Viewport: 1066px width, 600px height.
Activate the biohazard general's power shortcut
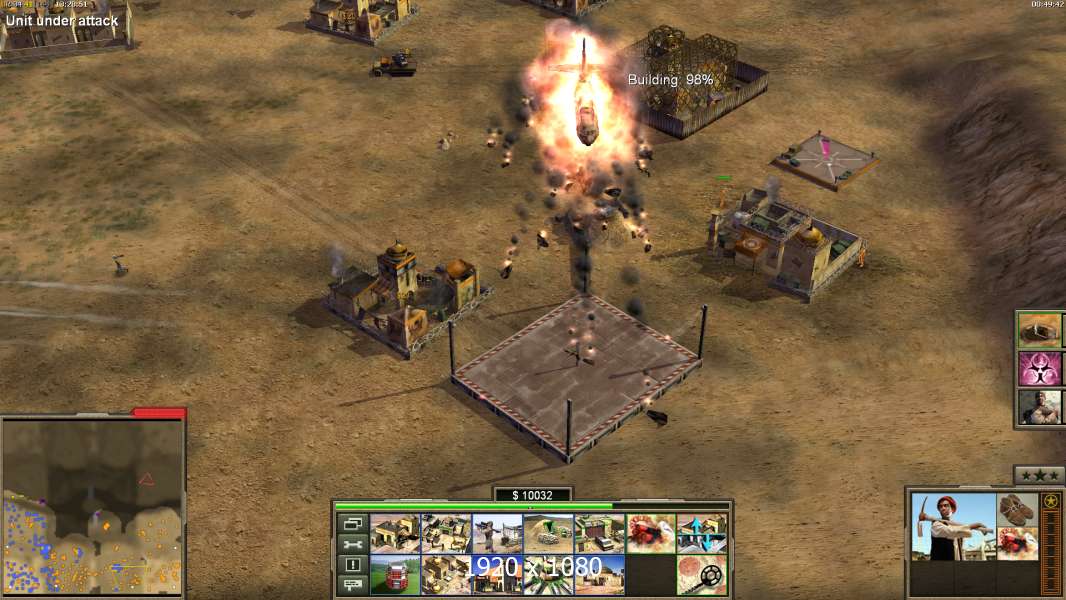pyautogui.click(x=1039, y=367)
